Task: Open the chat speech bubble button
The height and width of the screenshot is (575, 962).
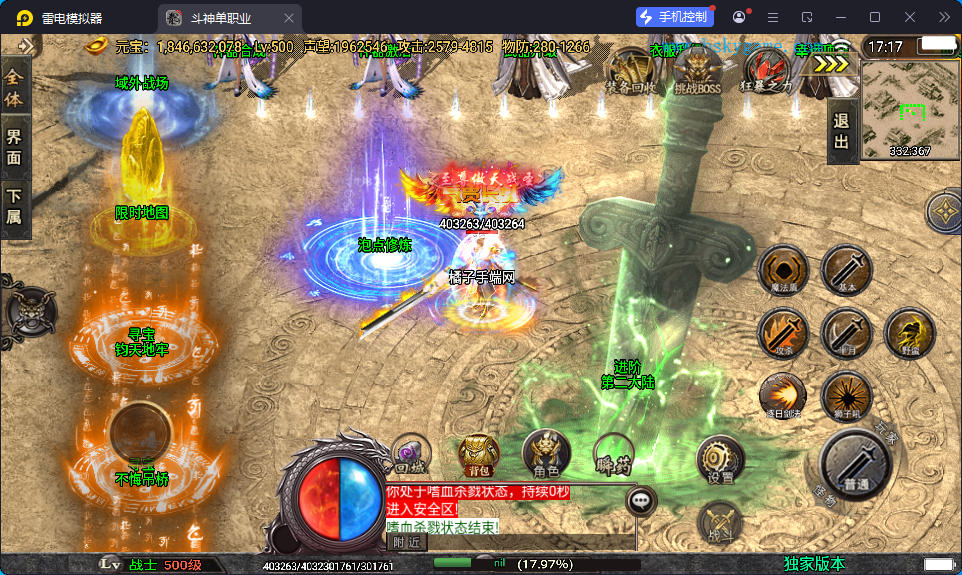Action: (x=640, y=501)
